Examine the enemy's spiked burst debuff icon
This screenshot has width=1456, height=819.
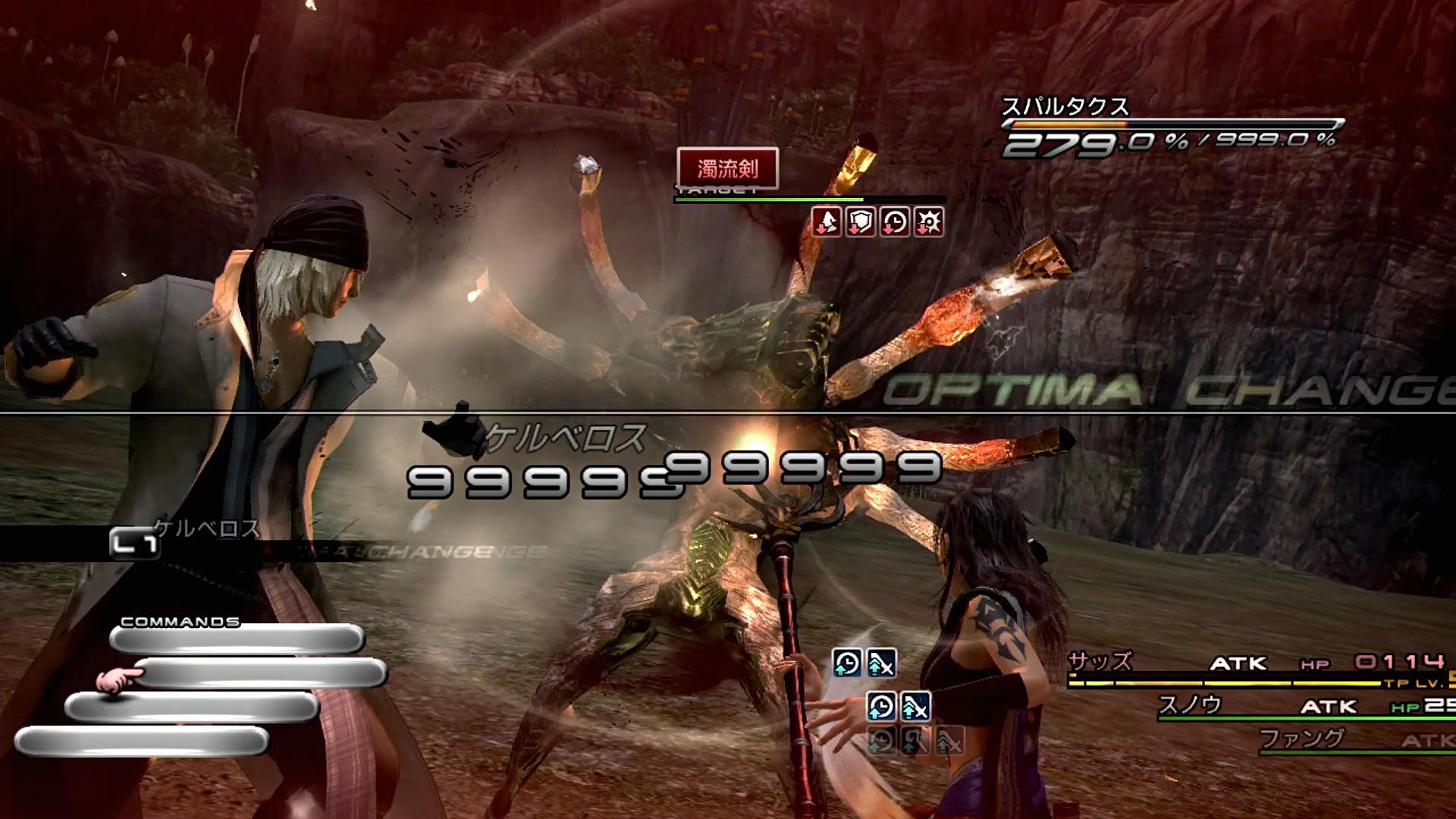pos(929,222)
